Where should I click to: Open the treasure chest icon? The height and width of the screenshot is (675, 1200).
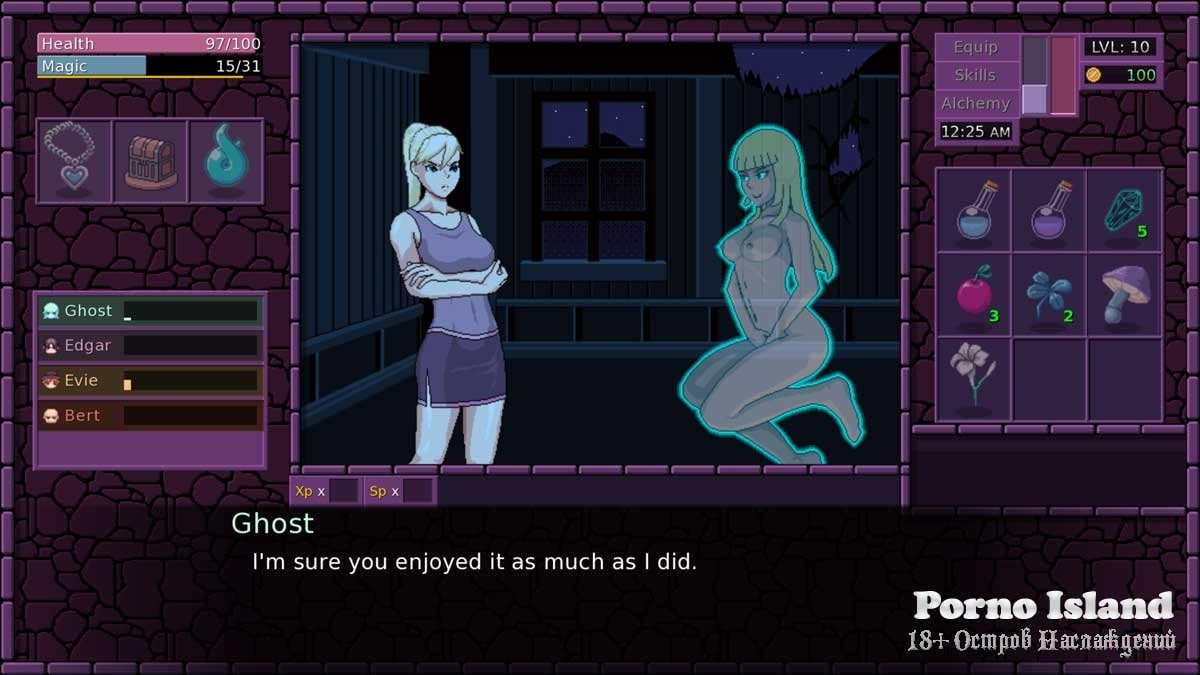[150, 161]
